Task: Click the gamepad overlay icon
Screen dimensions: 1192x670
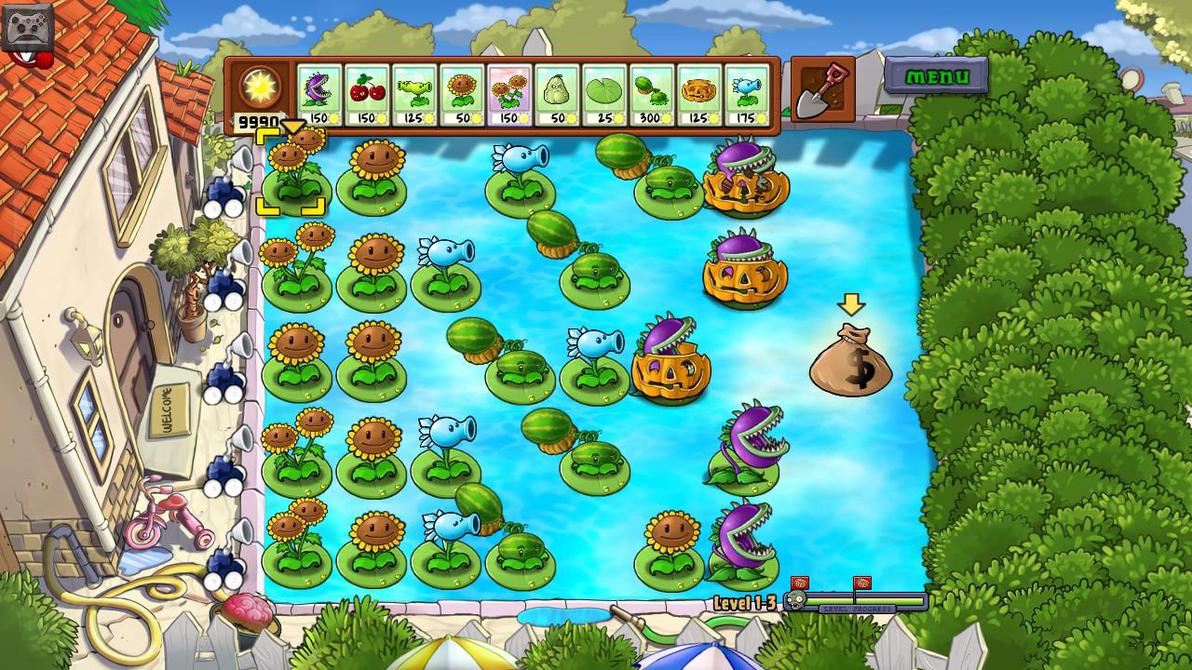Action: (x=27, y=27)
